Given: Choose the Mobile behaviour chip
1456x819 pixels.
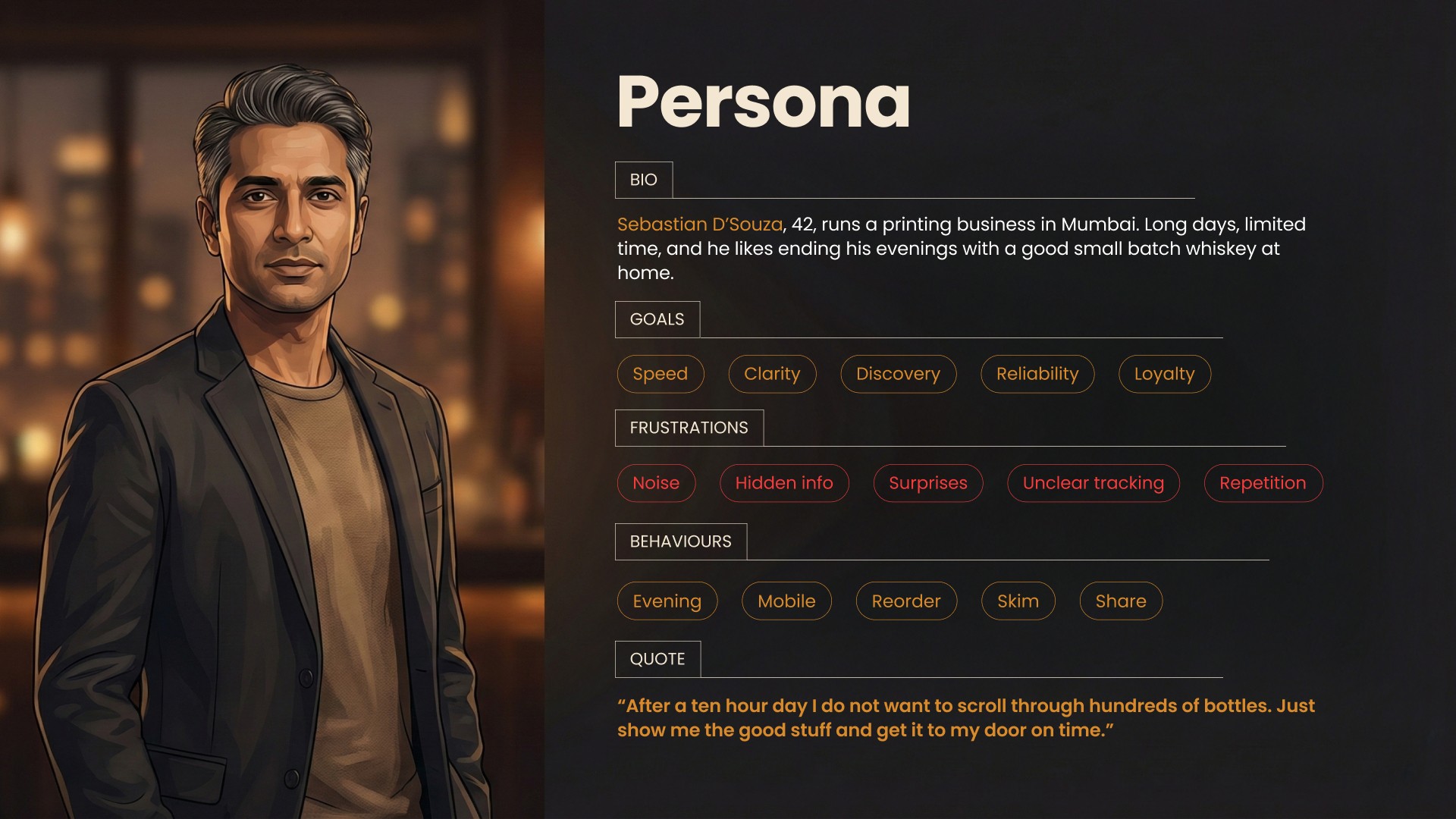Looking at the screenshot, I should 786,601.
